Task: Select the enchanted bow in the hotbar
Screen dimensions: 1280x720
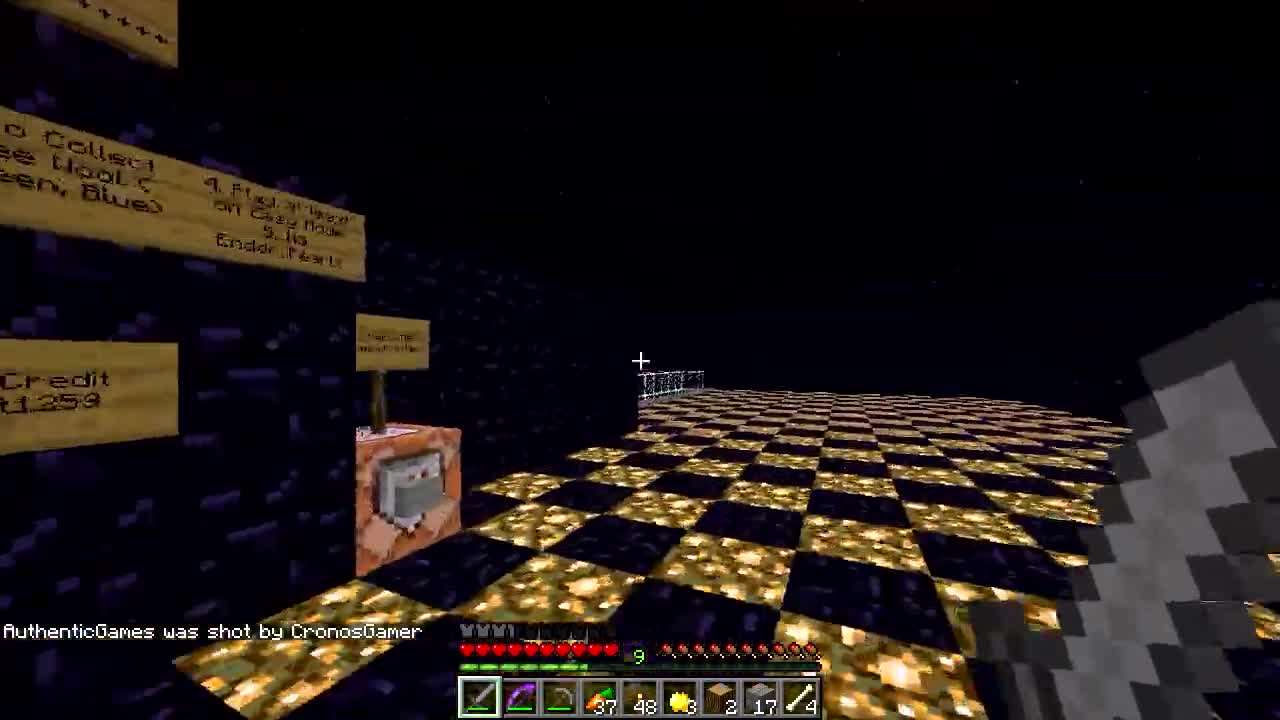Action: pos(519,695)
